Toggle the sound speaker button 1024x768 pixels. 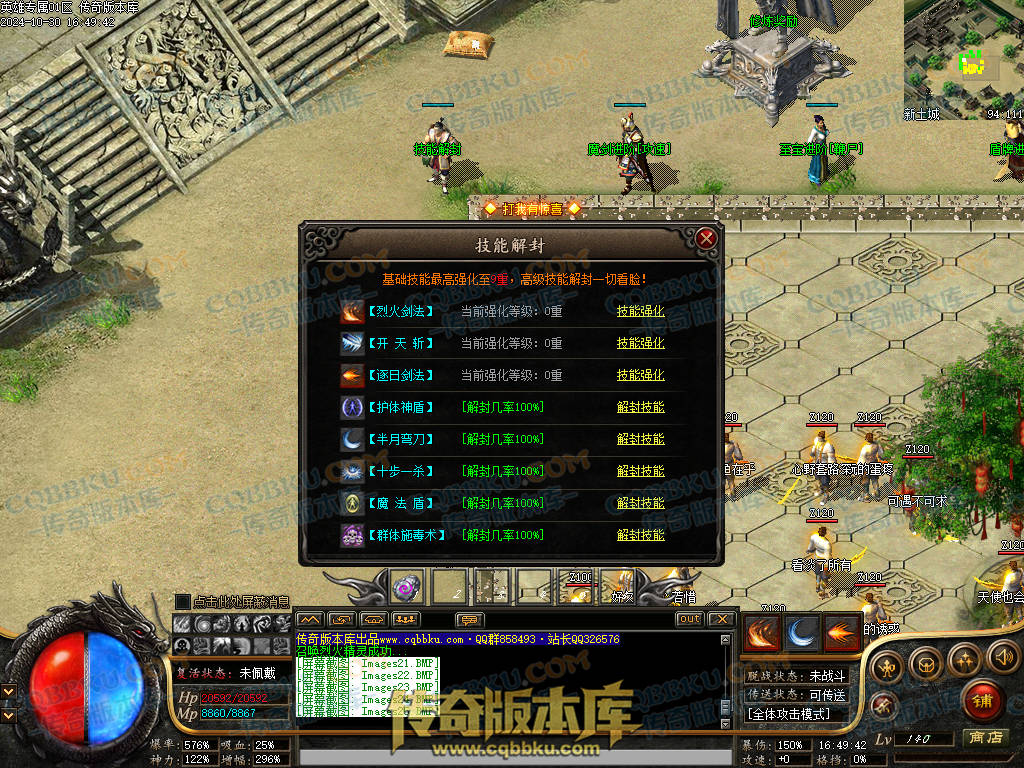(x=1003, y=657)
